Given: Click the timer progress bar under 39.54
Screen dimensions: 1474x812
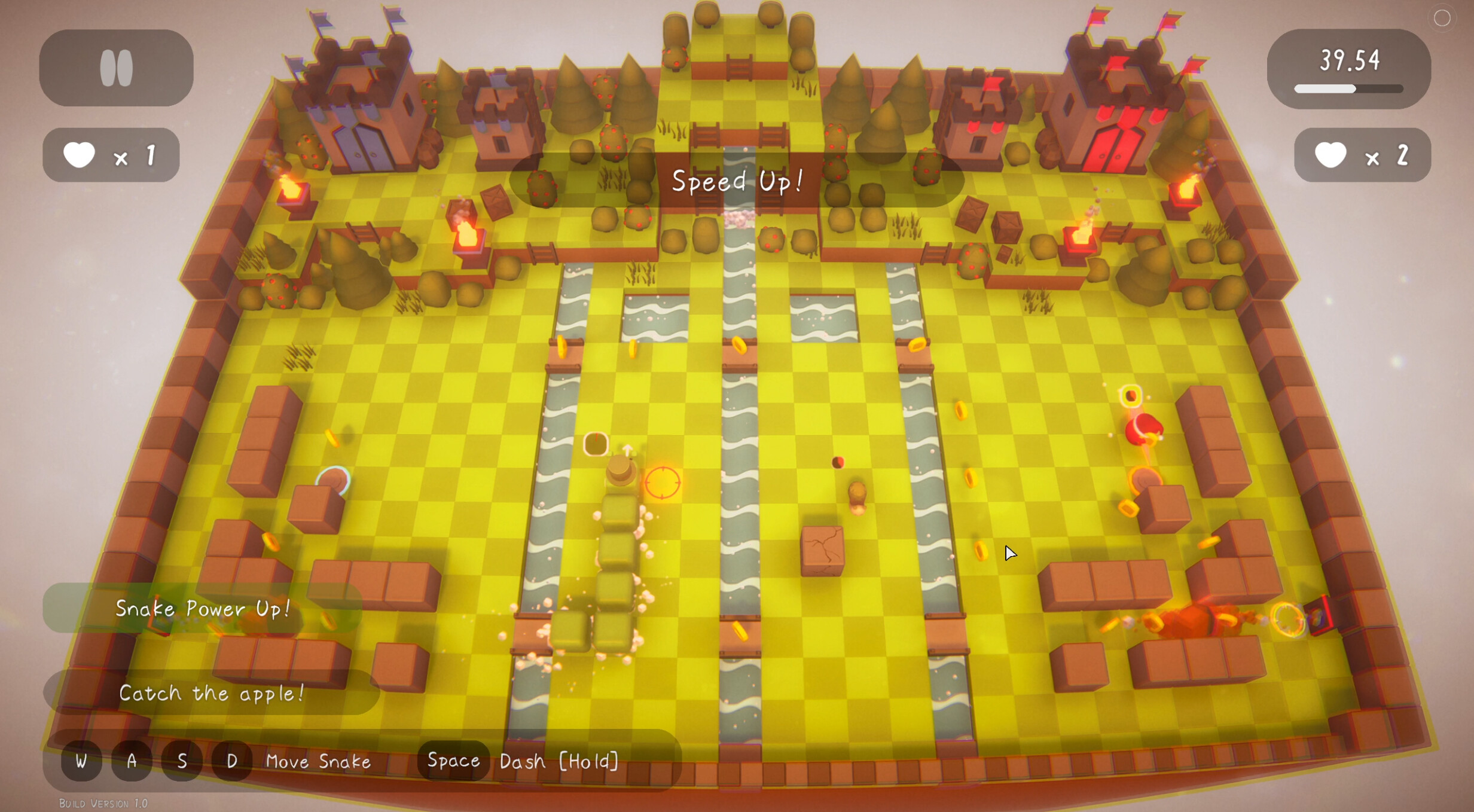Looking at the screenshot, I should pyautogui.click(x=1348, y=89).
